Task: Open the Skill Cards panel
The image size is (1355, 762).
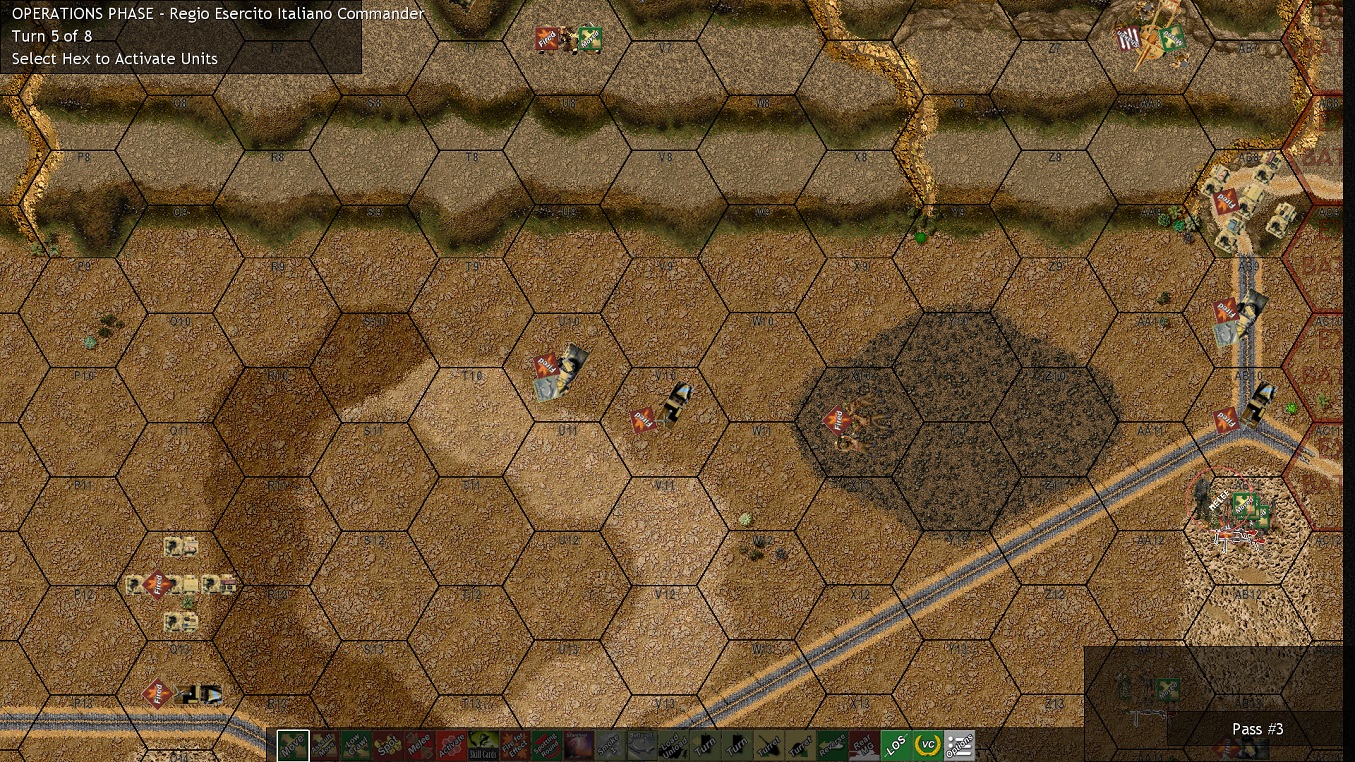Action: [x=483, y=745]
